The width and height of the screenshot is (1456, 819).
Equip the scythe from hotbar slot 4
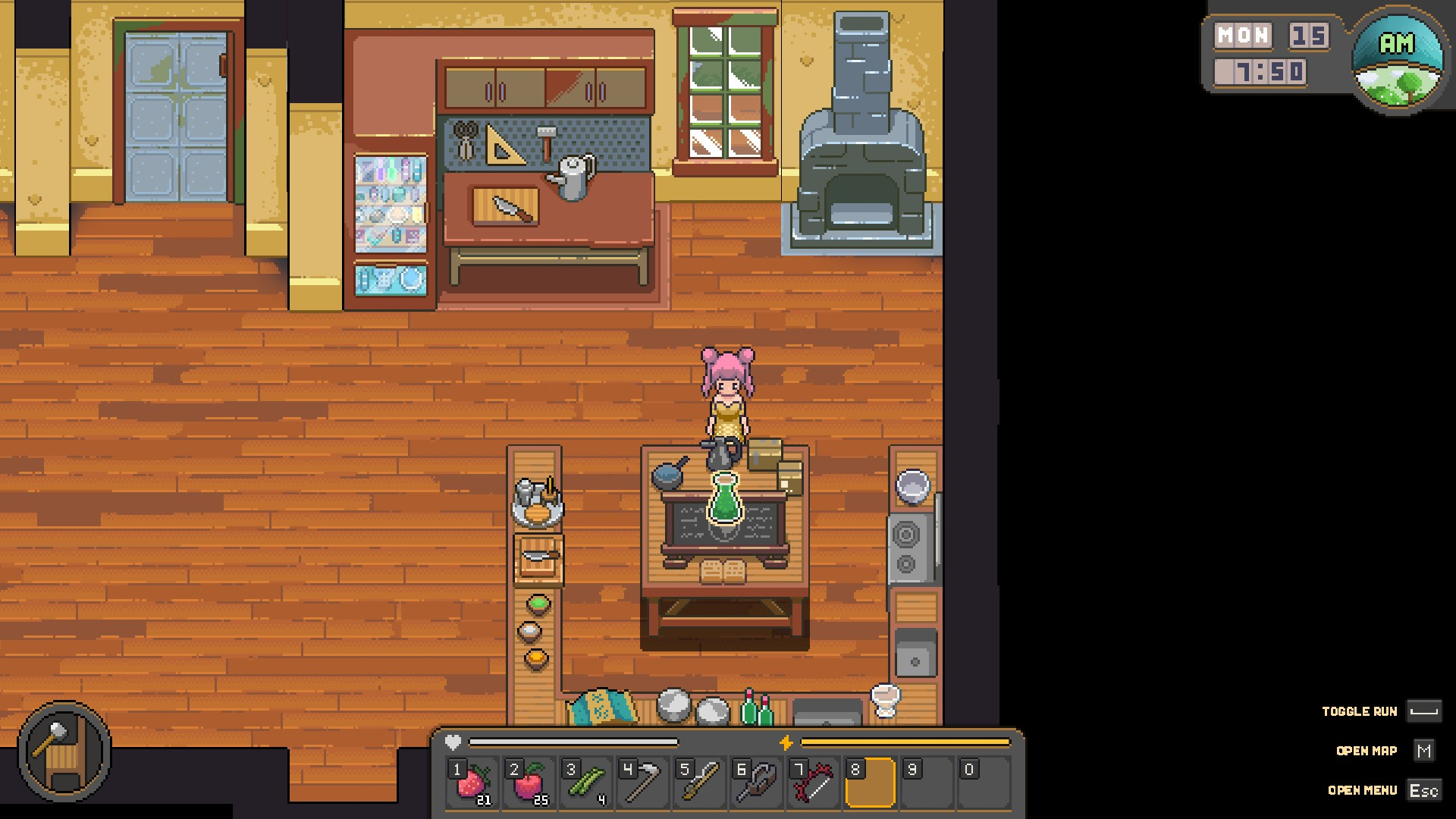coord(643,783)
